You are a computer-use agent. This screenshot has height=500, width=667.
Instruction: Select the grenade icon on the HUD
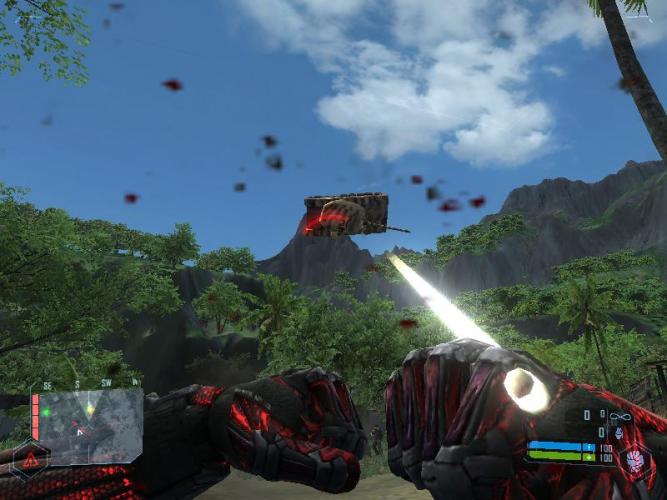pyautogui.click(x=617, y=433)
